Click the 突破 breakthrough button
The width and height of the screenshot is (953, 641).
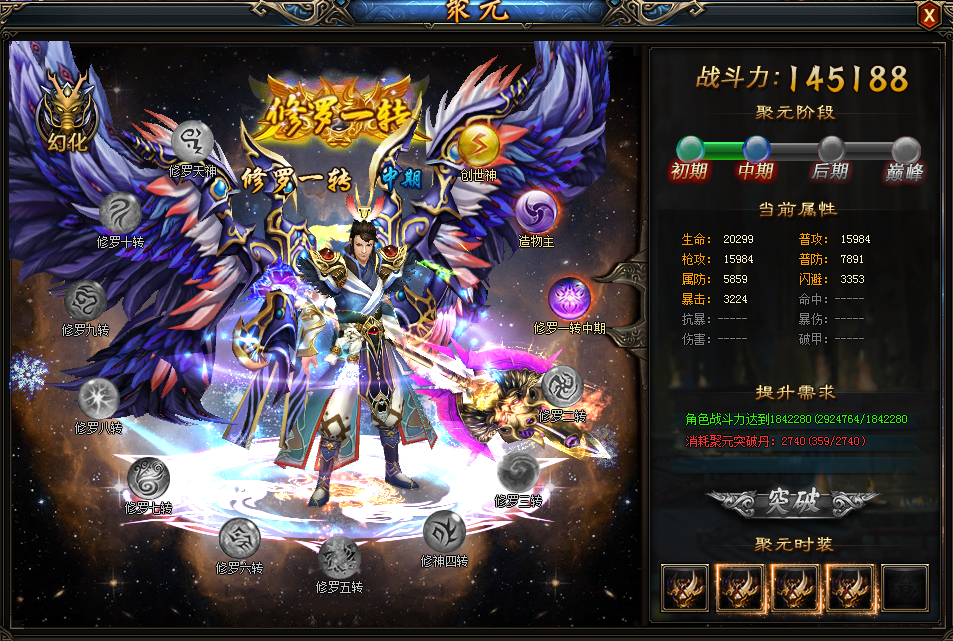click(793, 502)
